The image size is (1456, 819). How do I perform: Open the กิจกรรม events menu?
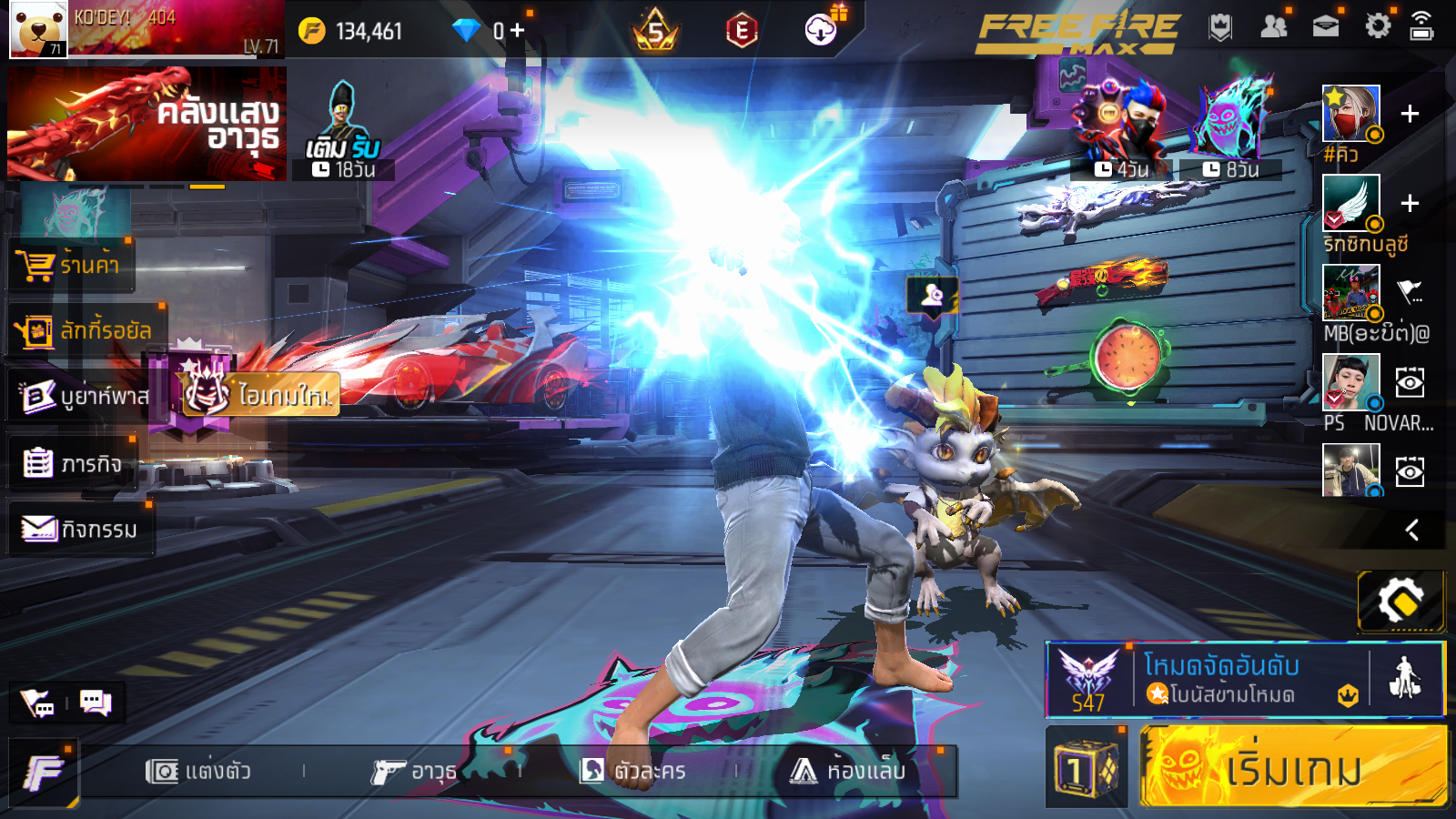(x=80, y=529)
